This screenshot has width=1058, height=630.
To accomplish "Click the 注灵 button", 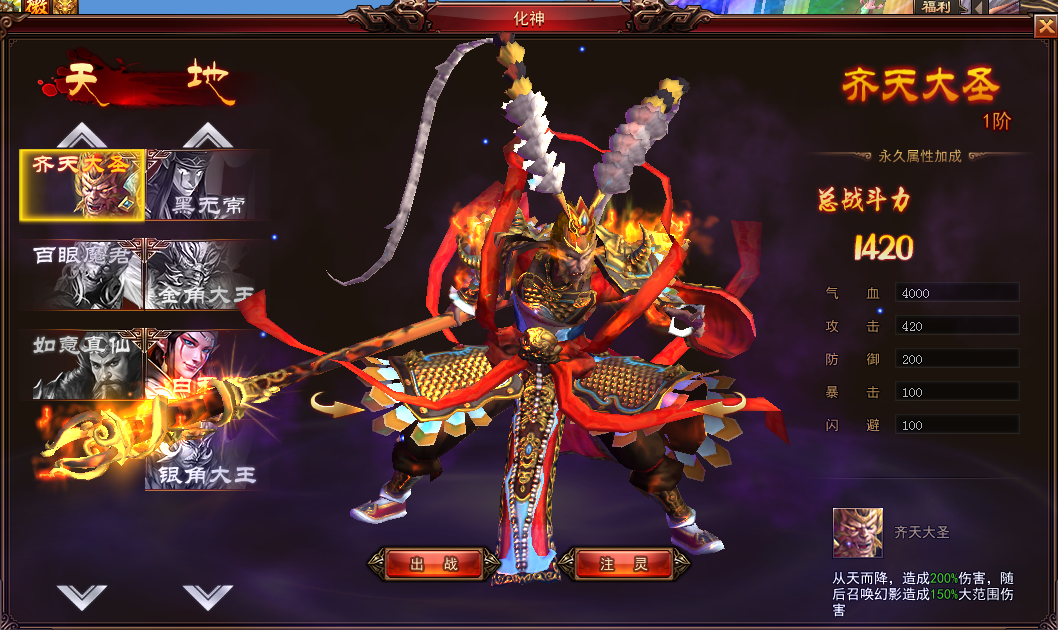I will [622, 564].
